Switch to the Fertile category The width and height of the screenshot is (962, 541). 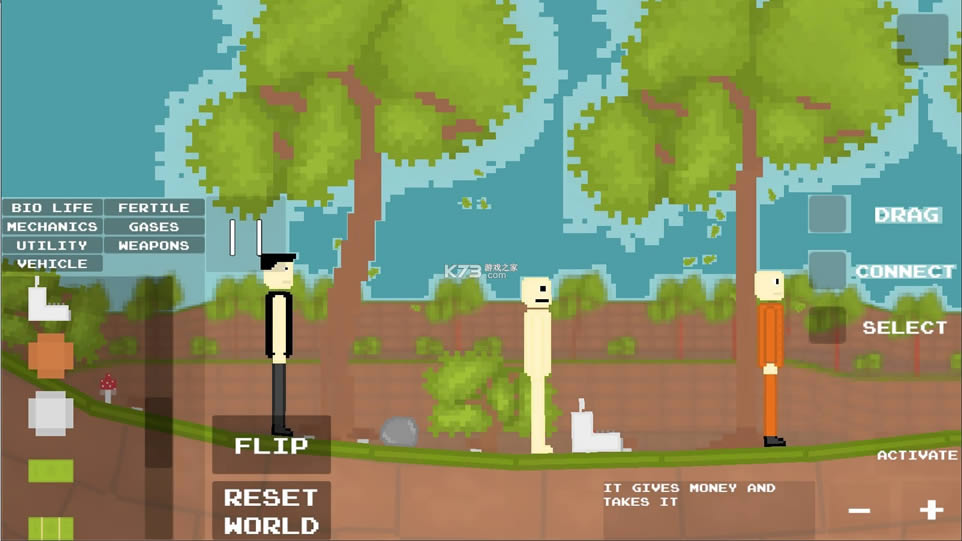(154, 208)
